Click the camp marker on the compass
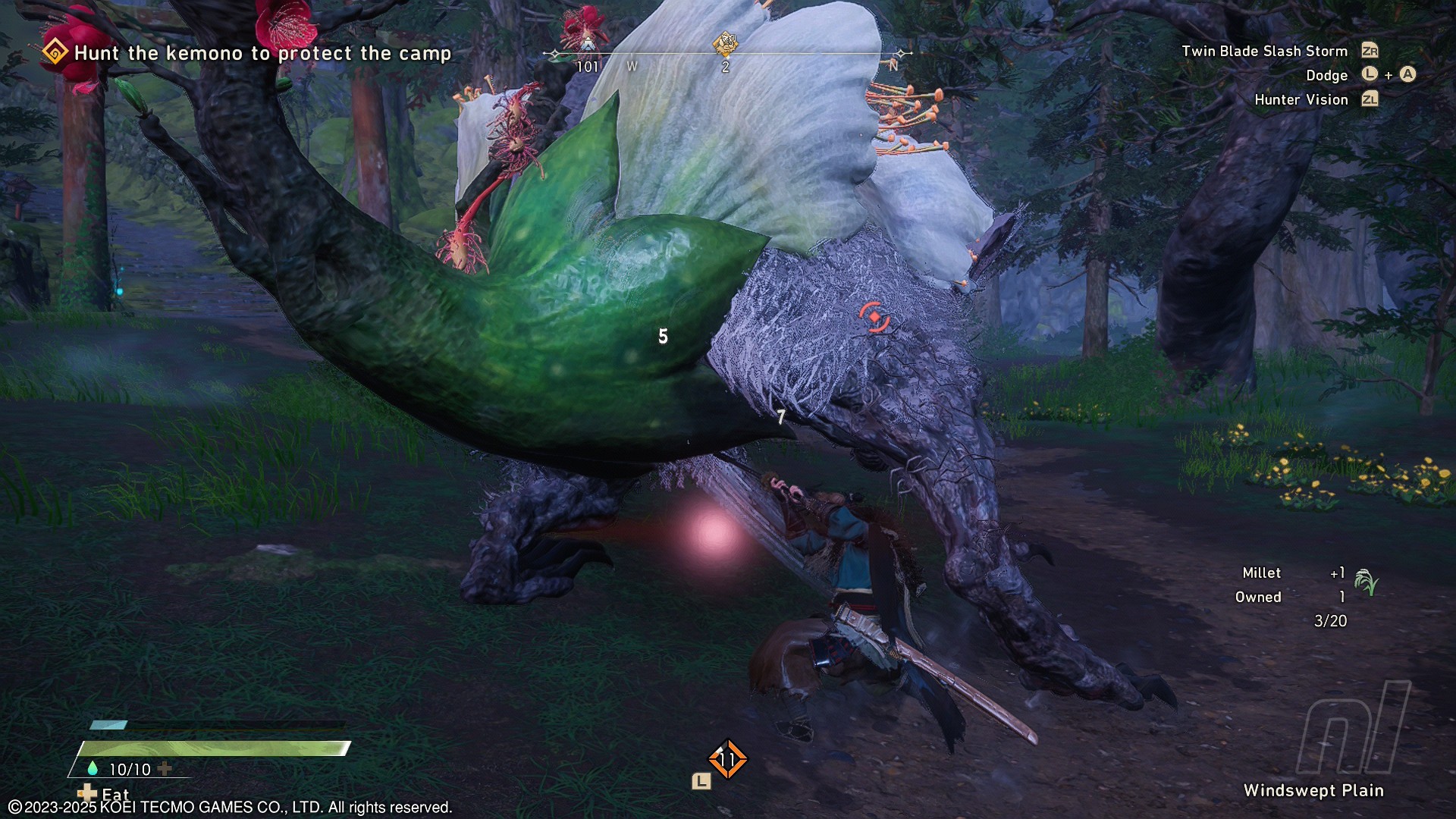The width and height of the screenshot is (1456, 819). coord(588,42)
